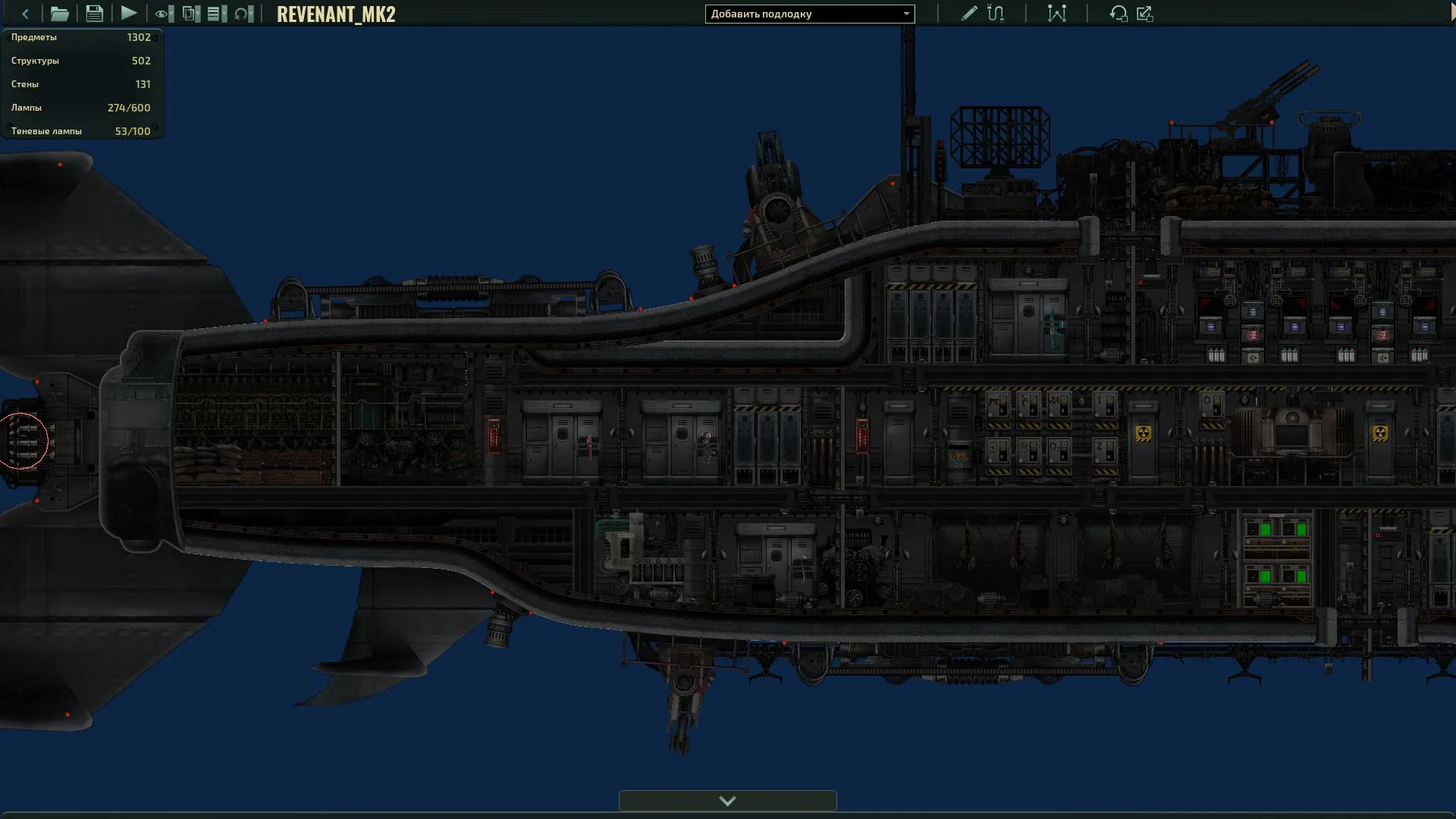Open a submarine file with the folder icon

(59, 14)
